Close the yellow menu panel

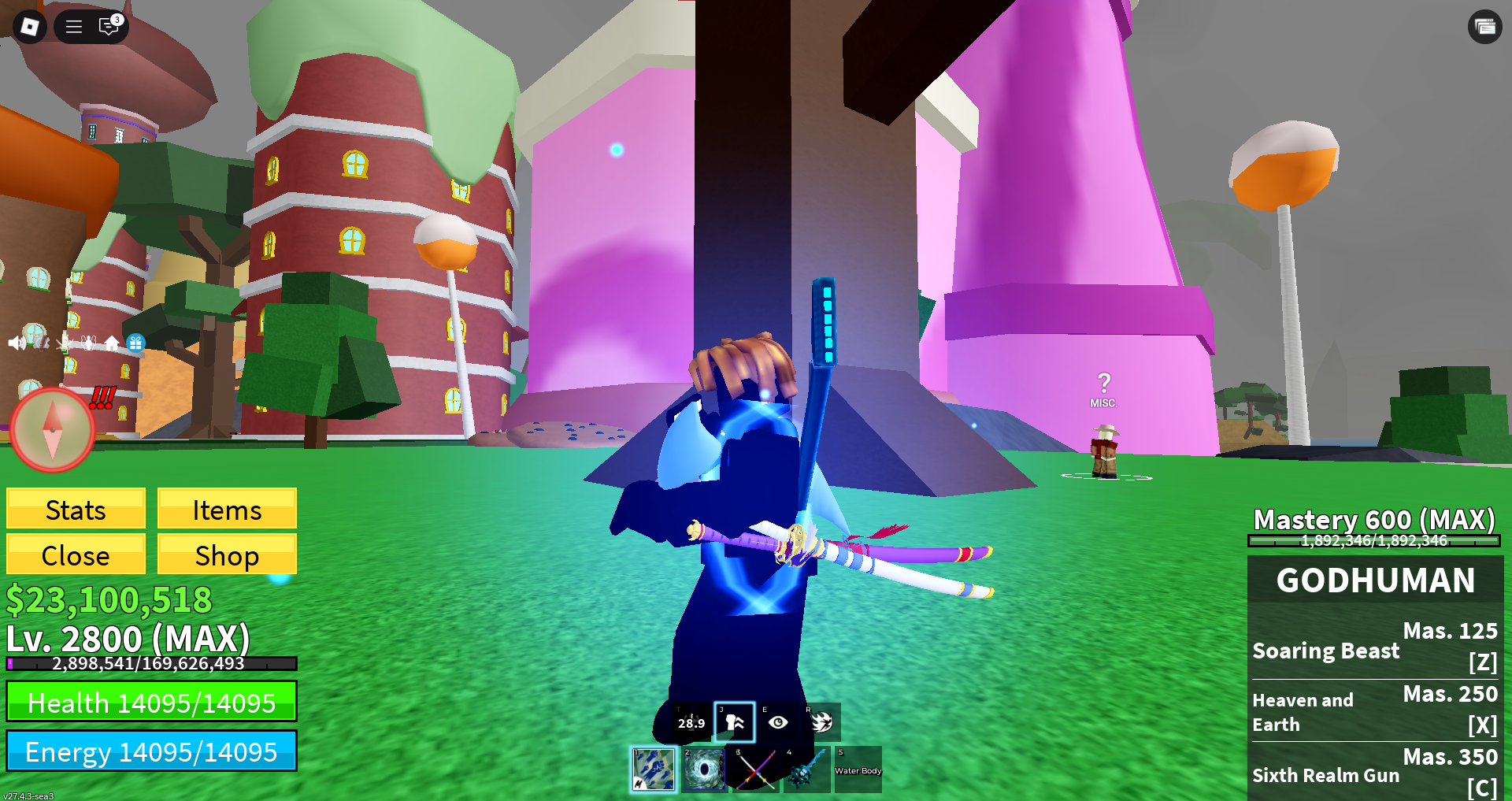pyautogui.click(x=76, y=555)
